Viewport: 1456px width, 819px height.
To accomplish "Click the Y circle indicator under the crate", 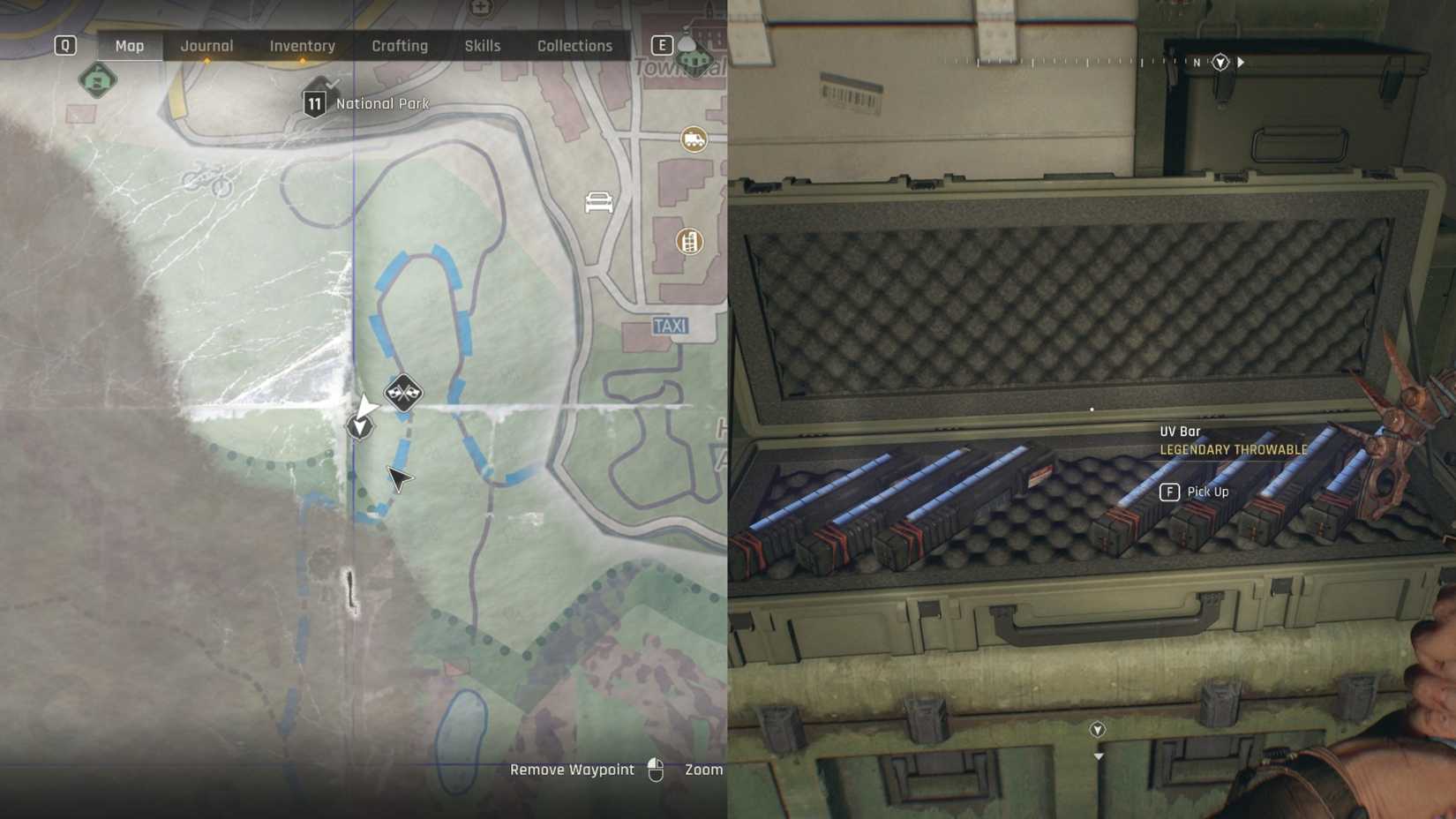I will 1097,730.
